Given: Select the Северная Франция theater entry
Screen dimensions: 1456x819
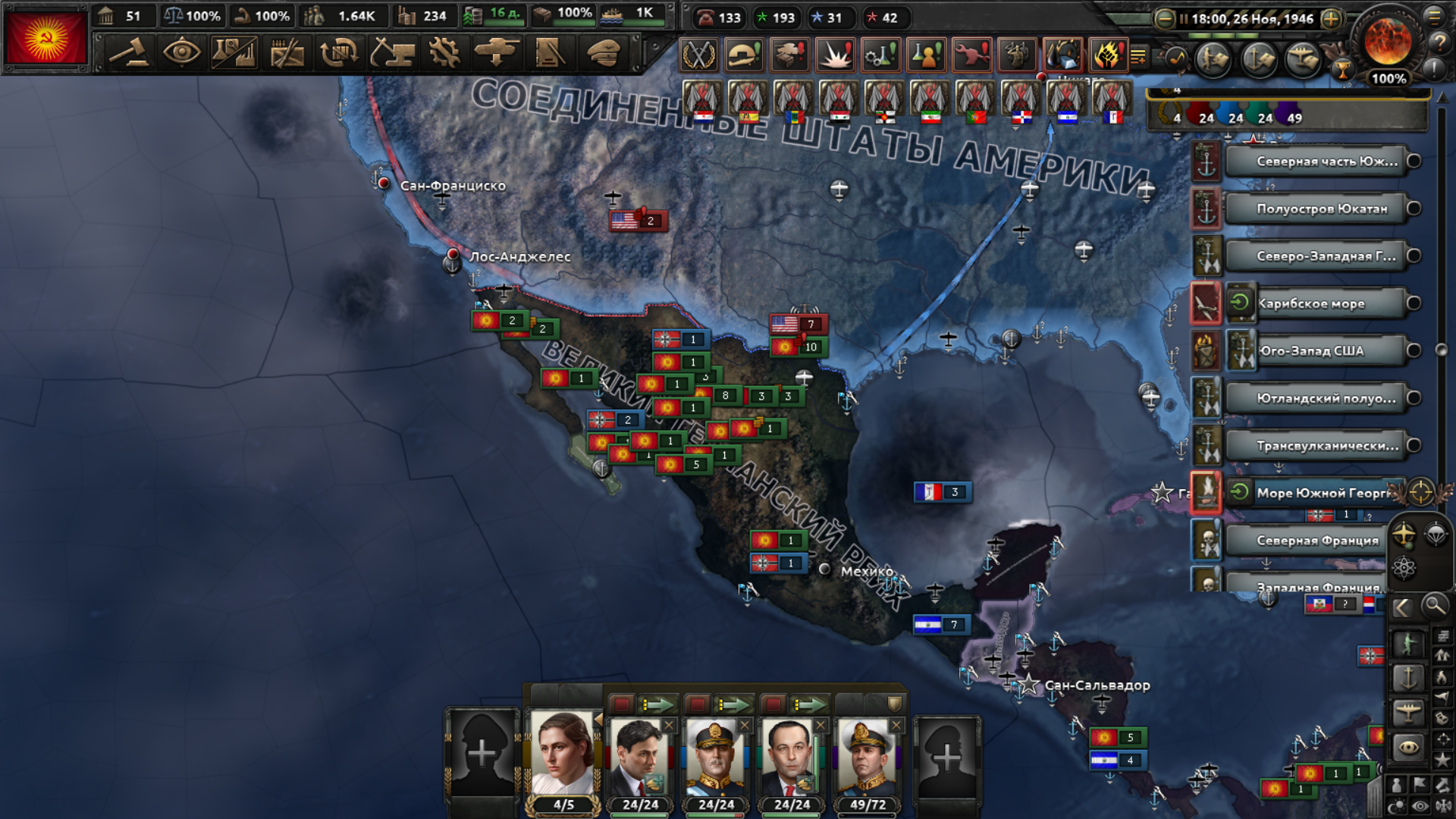Looking at the screenshot, I should point(1317,540).
